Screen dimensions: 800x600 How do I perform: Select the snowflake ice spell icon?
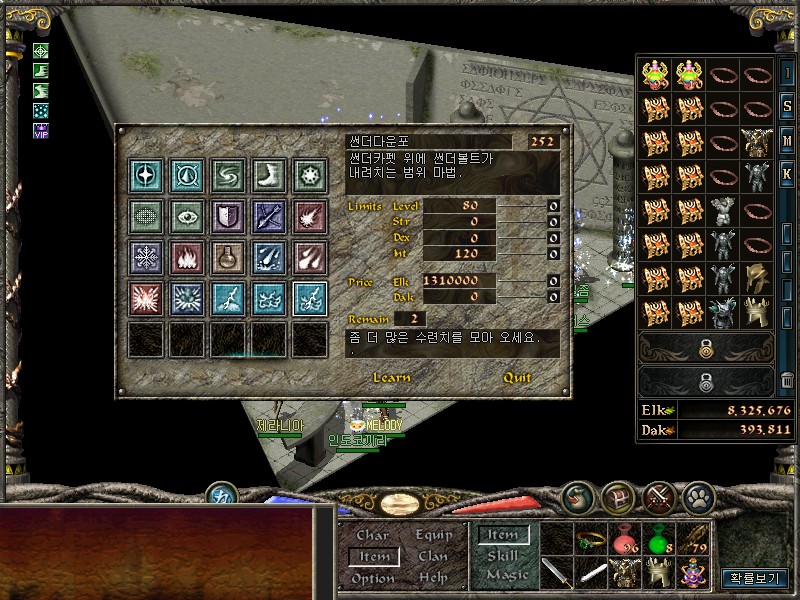[146, 256]
